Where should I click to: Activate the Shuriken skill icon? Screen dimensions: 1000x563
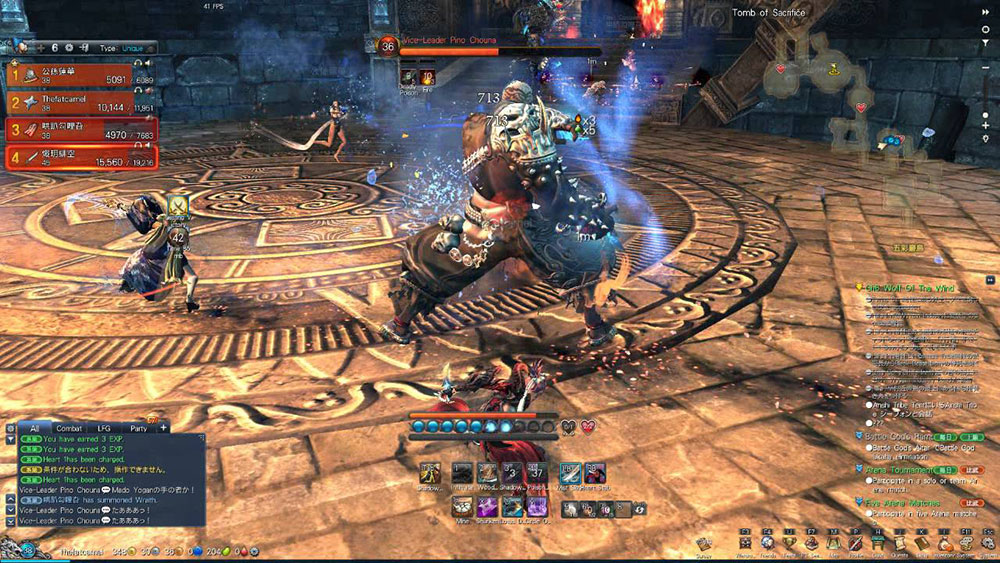pyautogui.click(x=487, y=506)
